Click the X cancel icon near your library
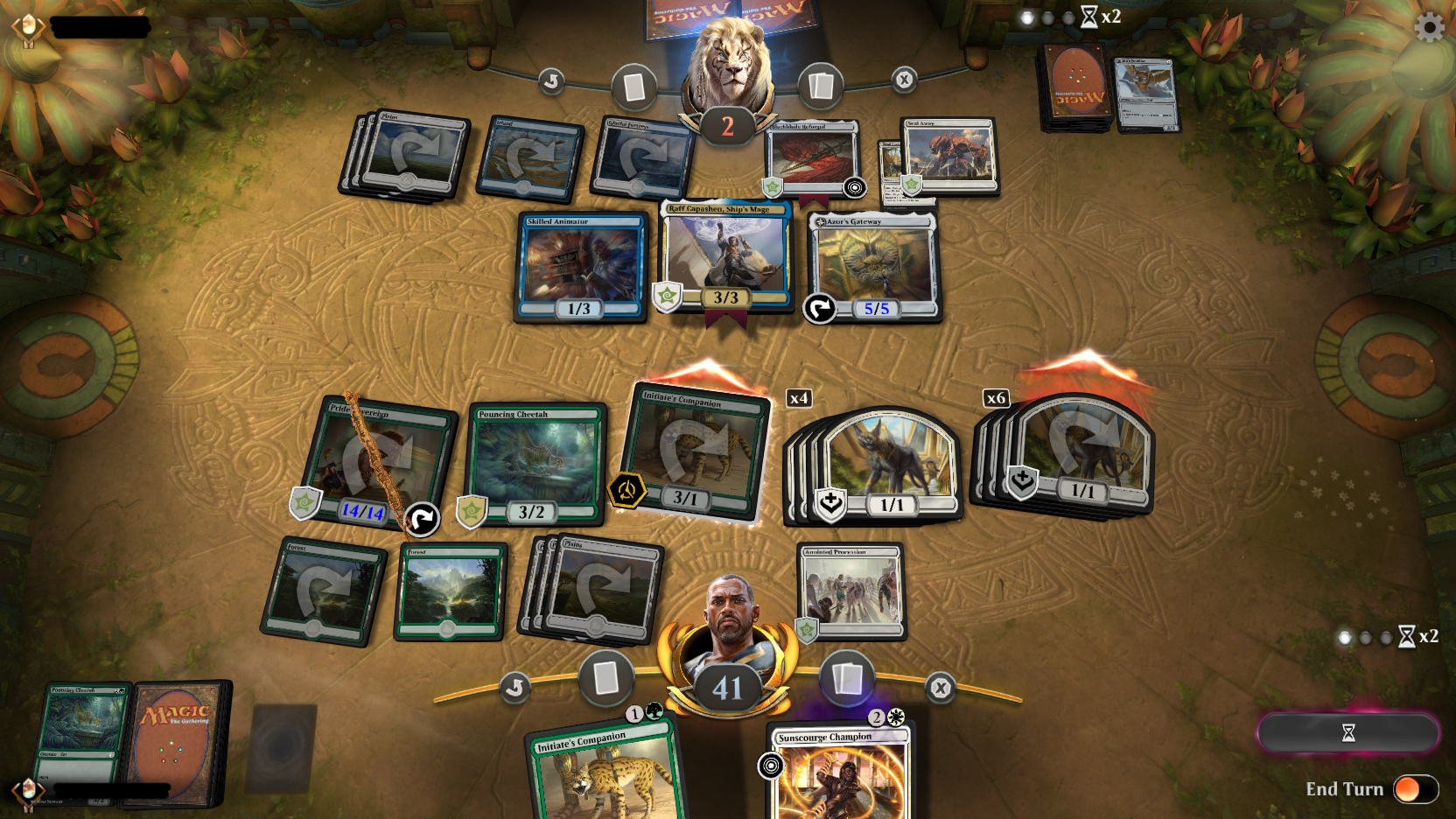This screenshot has width=1456, height=819. 941,689
